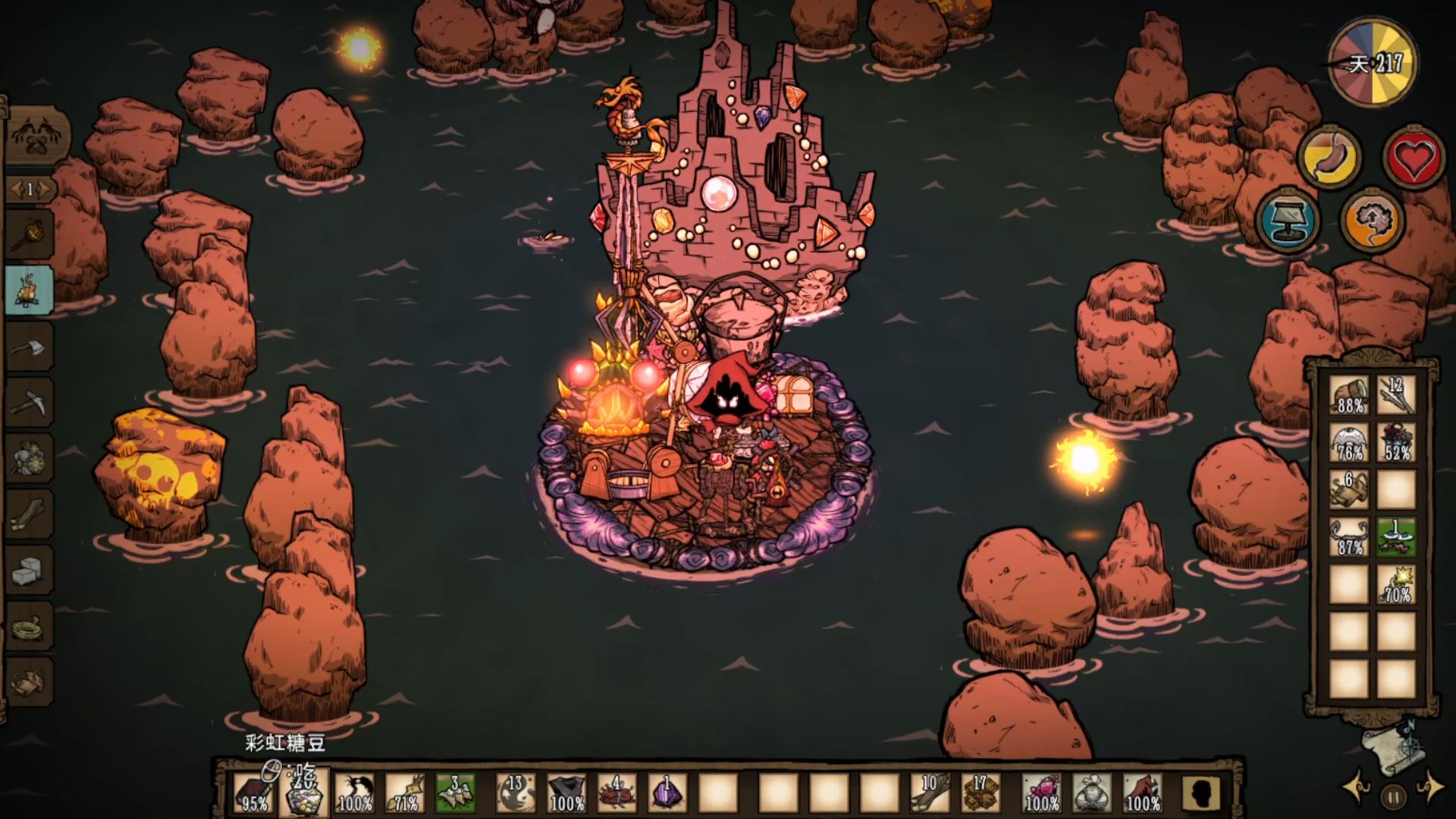The image size is (1456, 819).
Task: Rotate the camera using the left arrow
Action: 1356,789
